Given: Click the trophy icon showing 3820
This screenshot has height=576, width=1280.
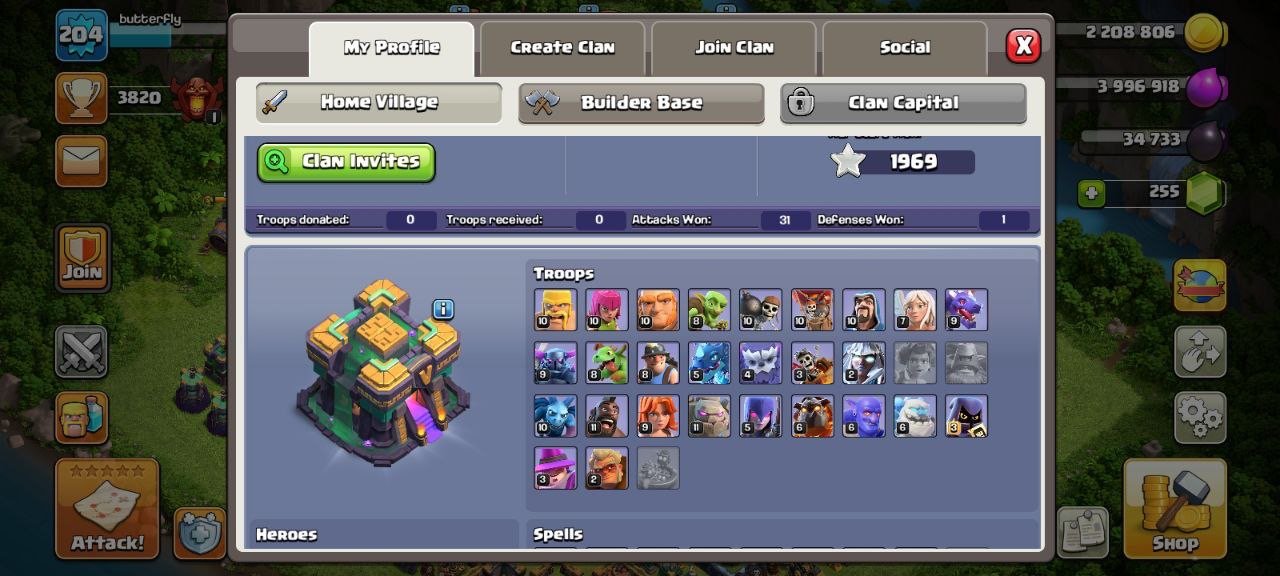Looking at the screenshot, I should coord(81,97).
